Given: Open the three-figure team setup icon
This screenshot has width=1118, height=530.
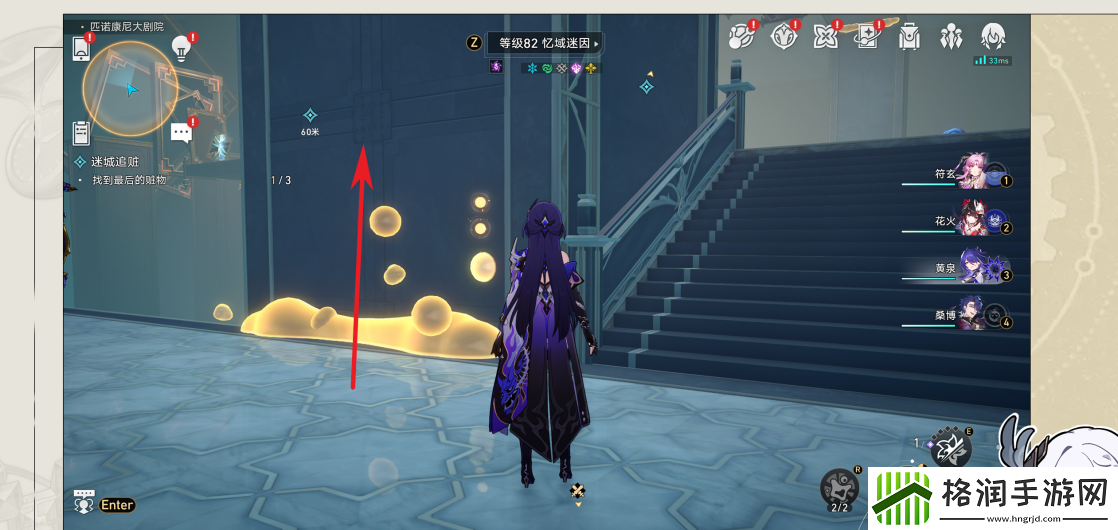Looking at the screenshot, I should tap(951, 37).
